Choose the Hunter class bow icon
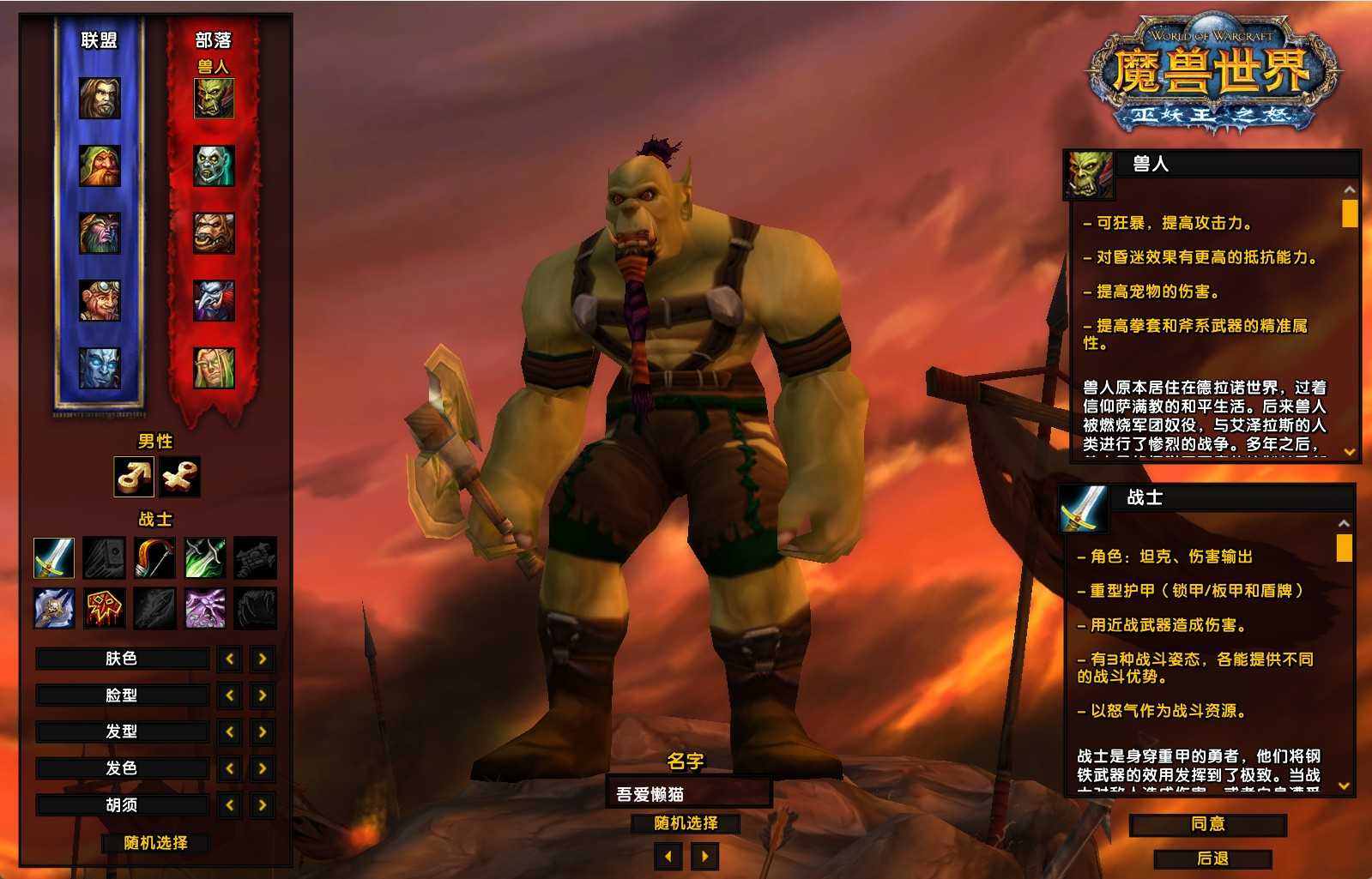 point(155,558)
